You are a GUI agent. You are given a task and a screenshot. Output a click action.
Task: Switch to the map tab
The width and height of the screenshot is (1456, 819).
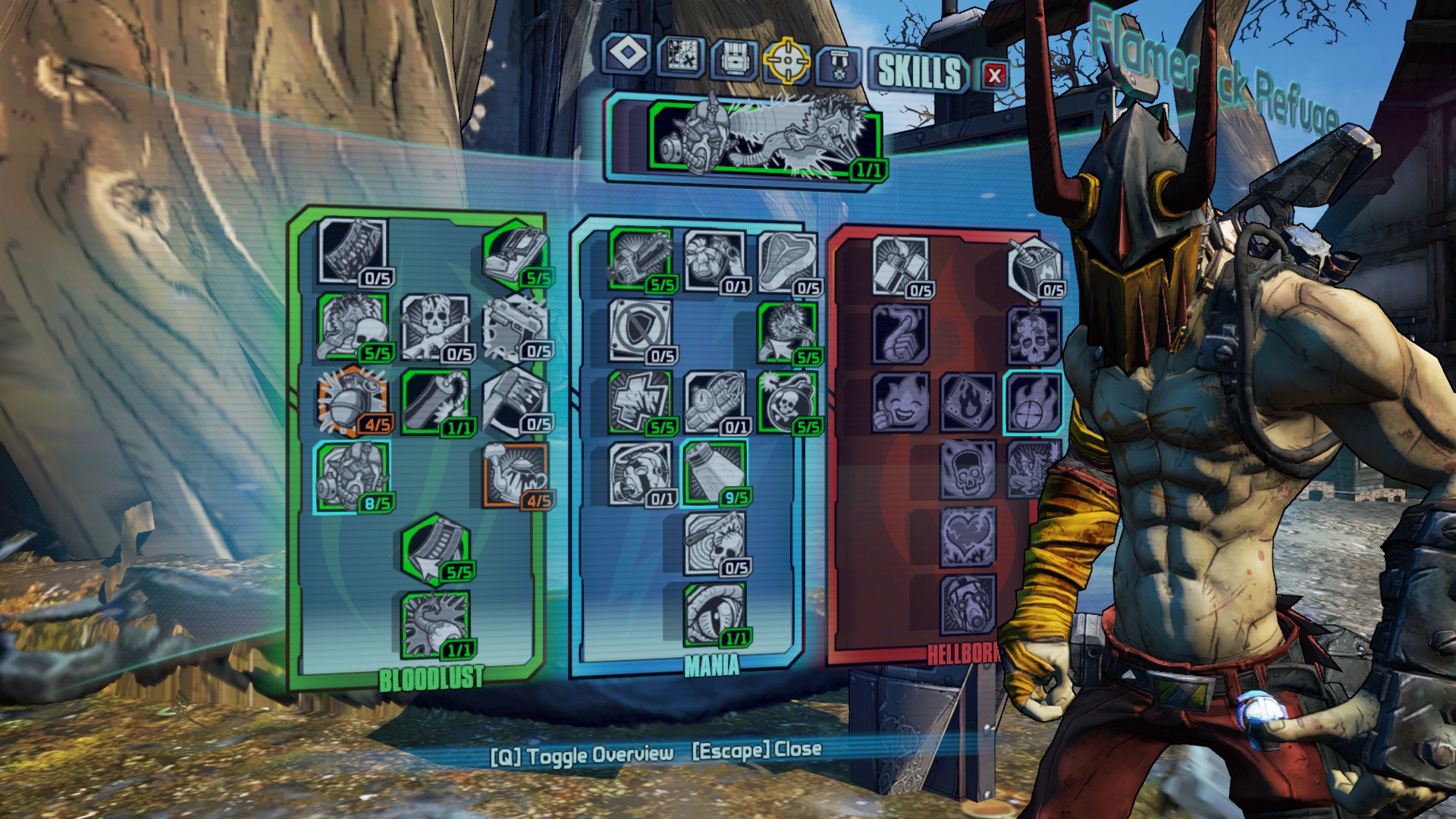(679, 56)
